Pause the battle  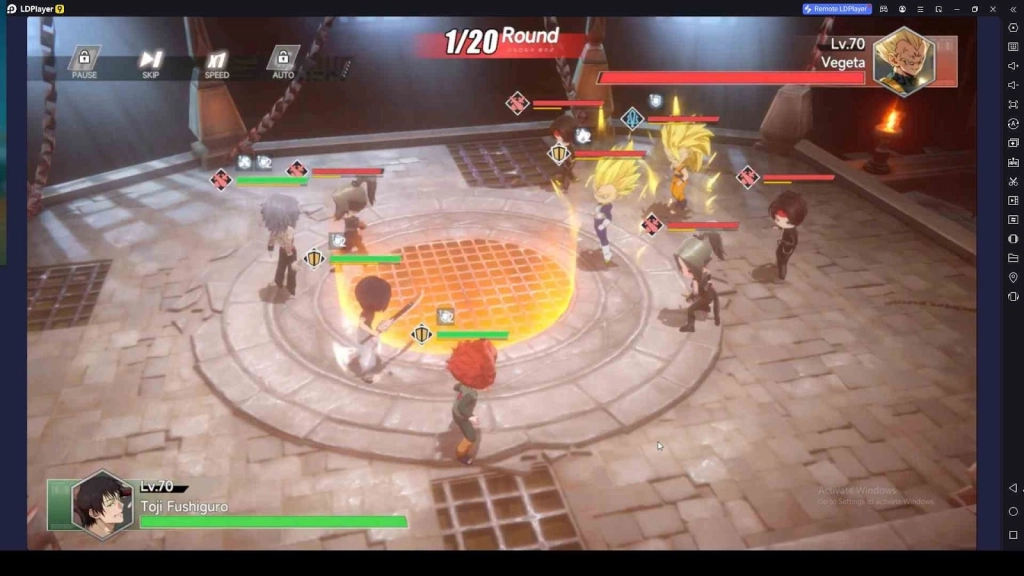click(85, 62)
